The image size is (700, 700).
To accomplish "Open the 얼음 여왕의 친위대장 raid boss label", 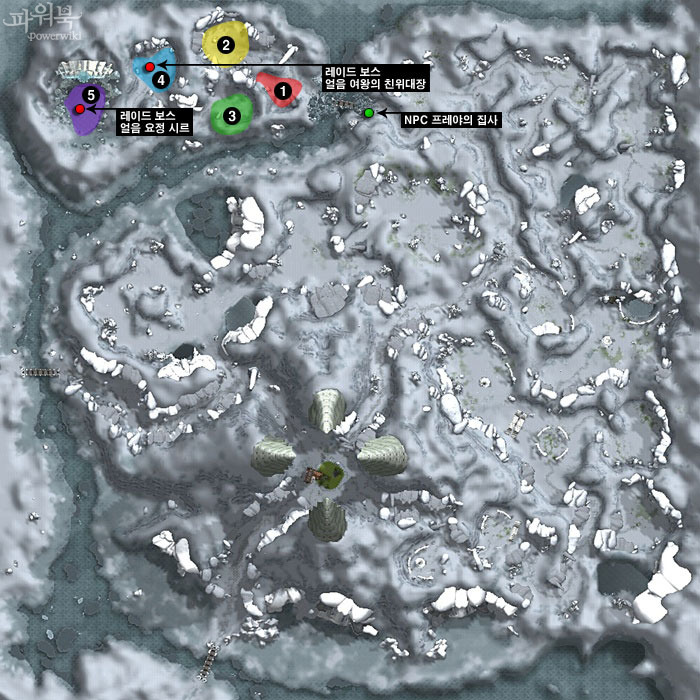I will 376,78.
